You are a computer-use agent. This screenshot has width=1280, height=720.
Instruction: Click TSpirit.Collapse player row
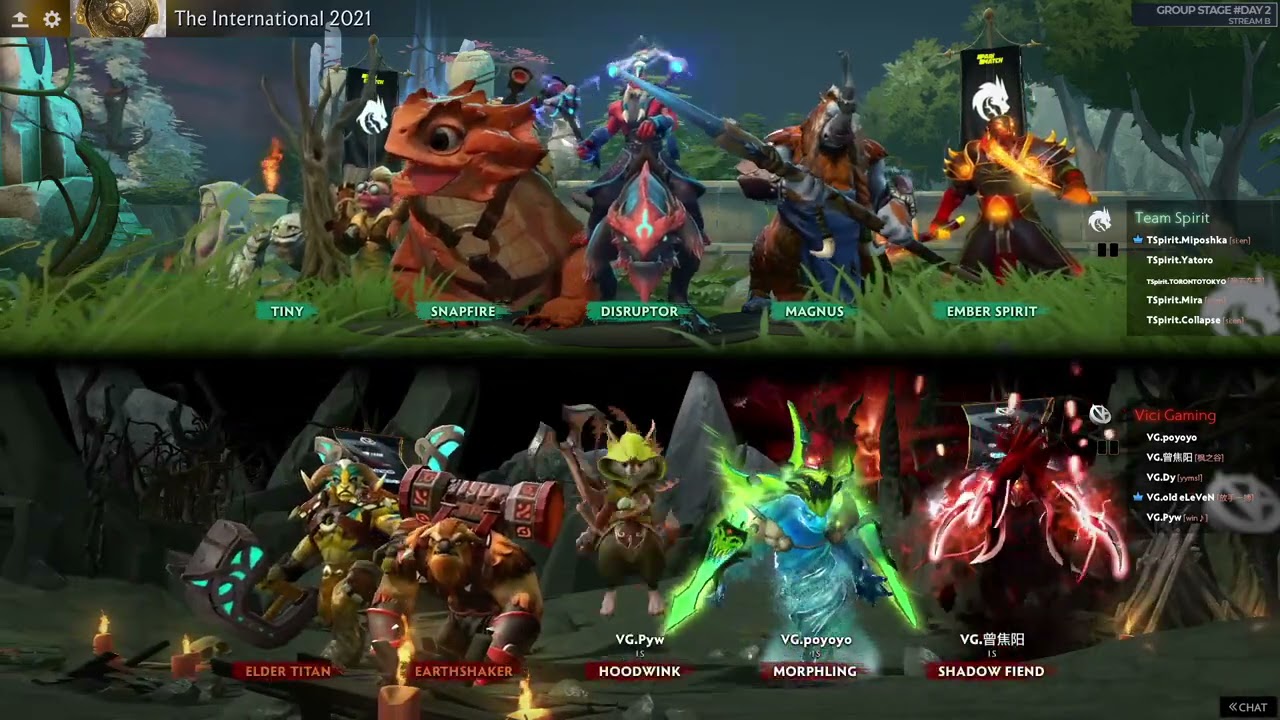point(1184,320)
